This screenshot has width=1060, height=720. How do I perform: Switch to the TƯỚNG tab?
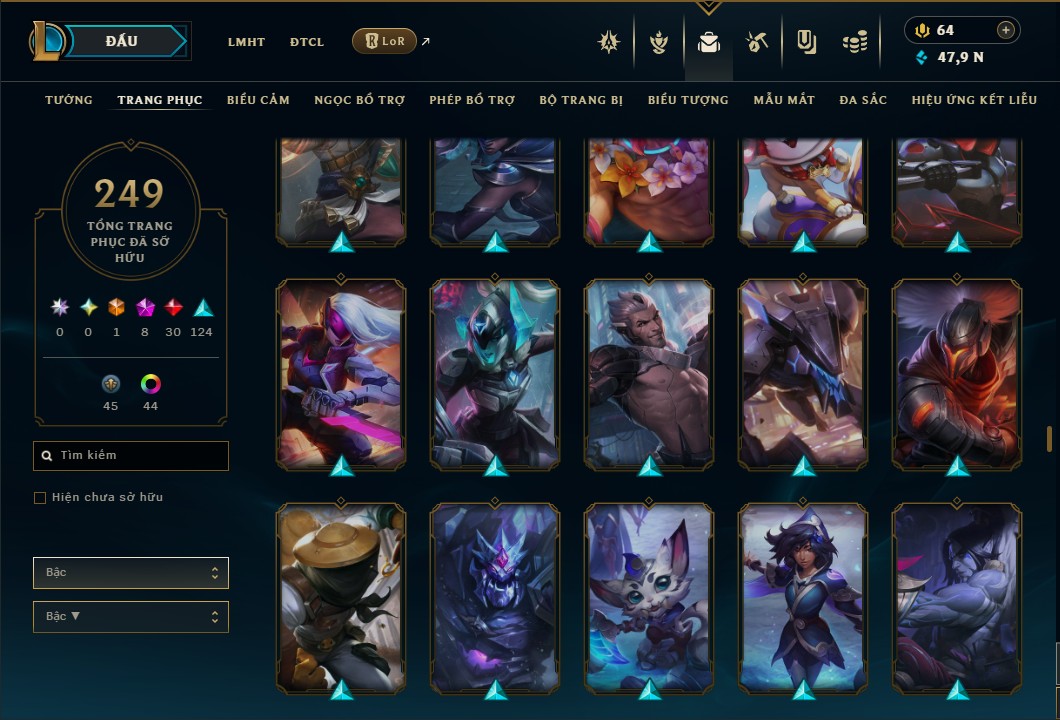click(69, 100)
